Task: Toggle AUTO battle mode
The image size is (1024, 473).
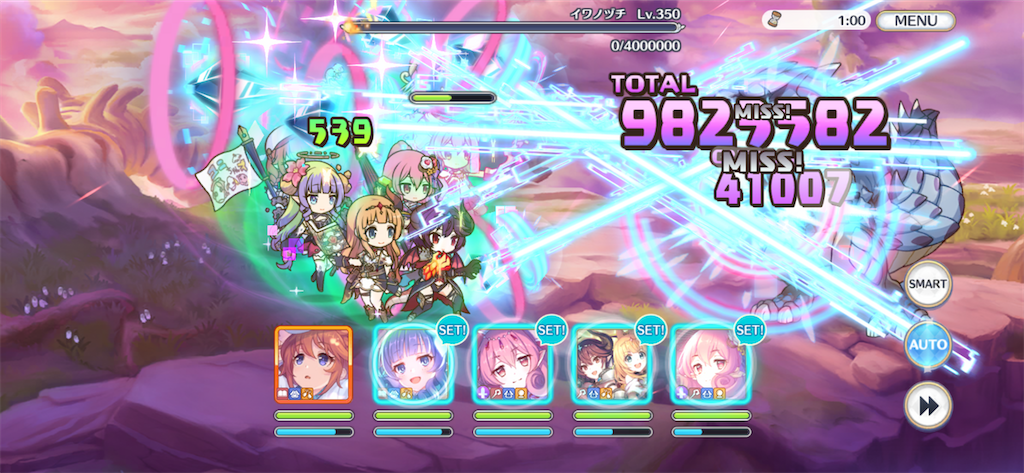Action: click(x=927, y=346)
